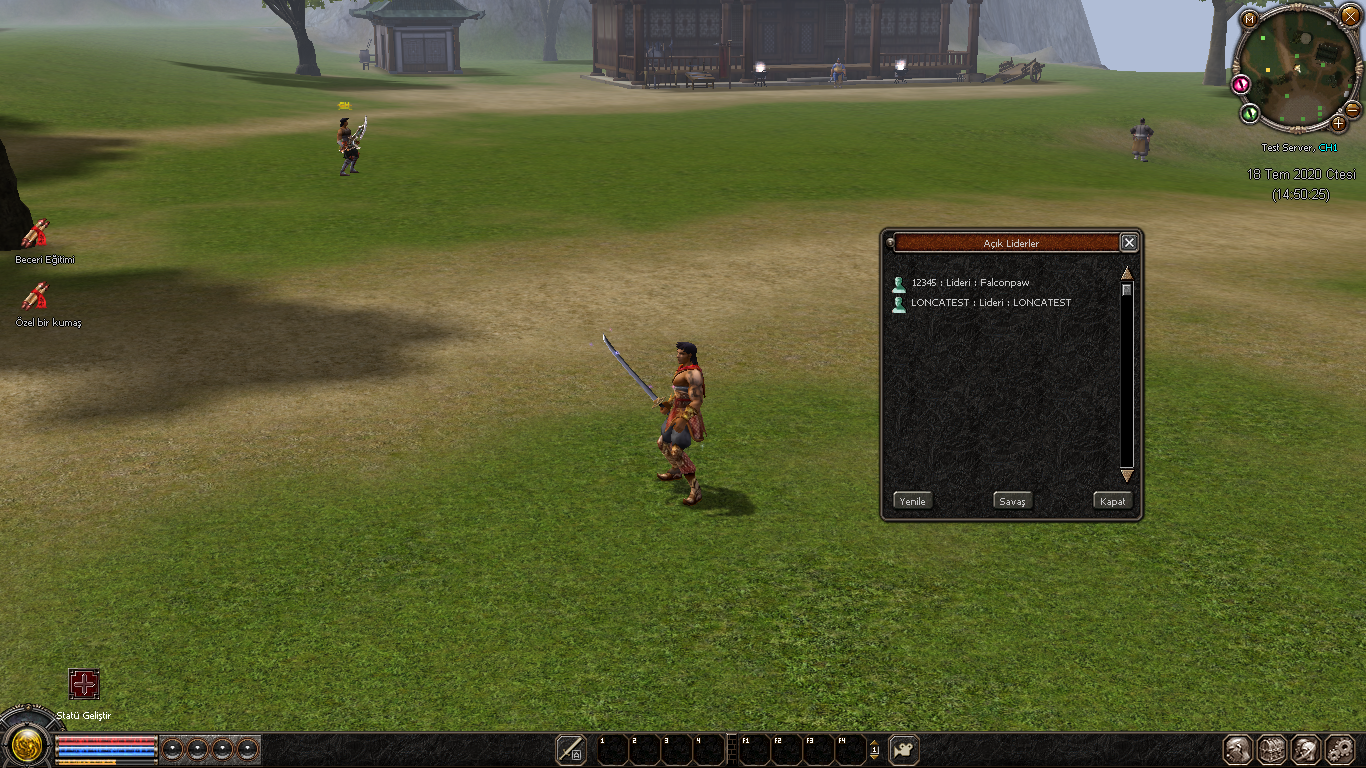Click the Yenile refresh button
Screen dimensions: 1366x768
(x=912, y=501)
